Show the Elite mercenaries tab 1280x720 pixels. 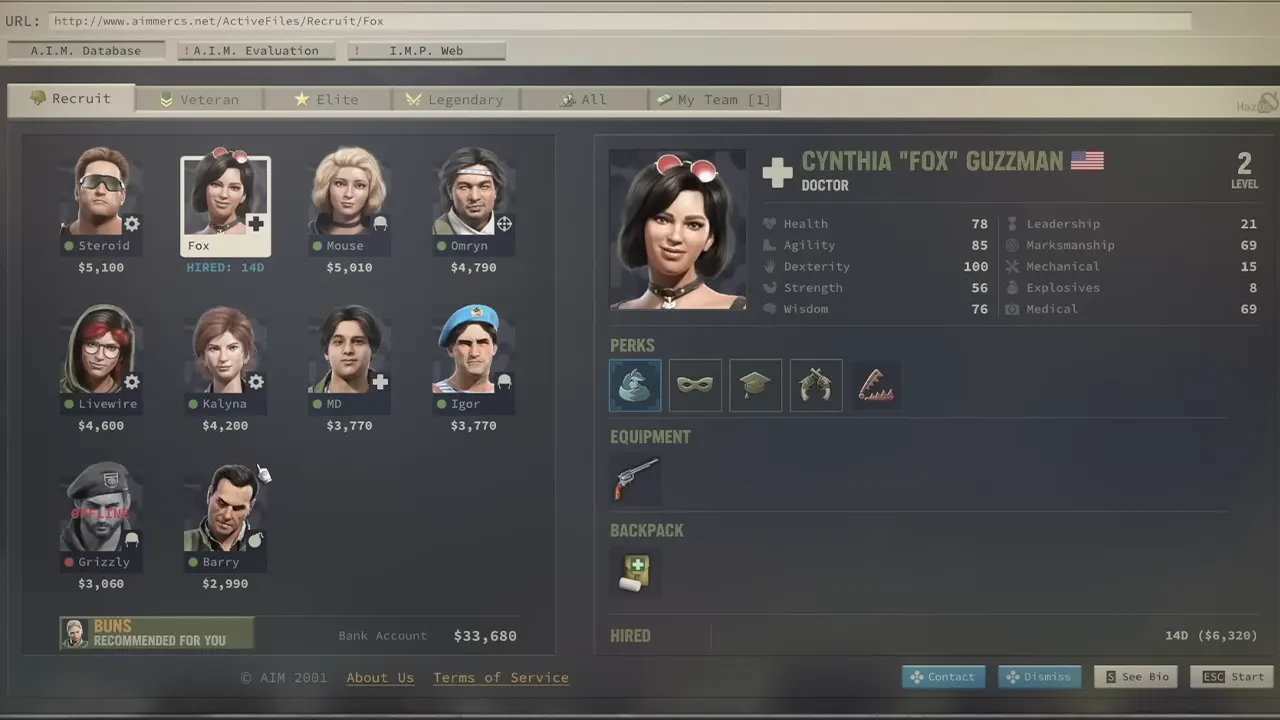(x=327, y=99)
